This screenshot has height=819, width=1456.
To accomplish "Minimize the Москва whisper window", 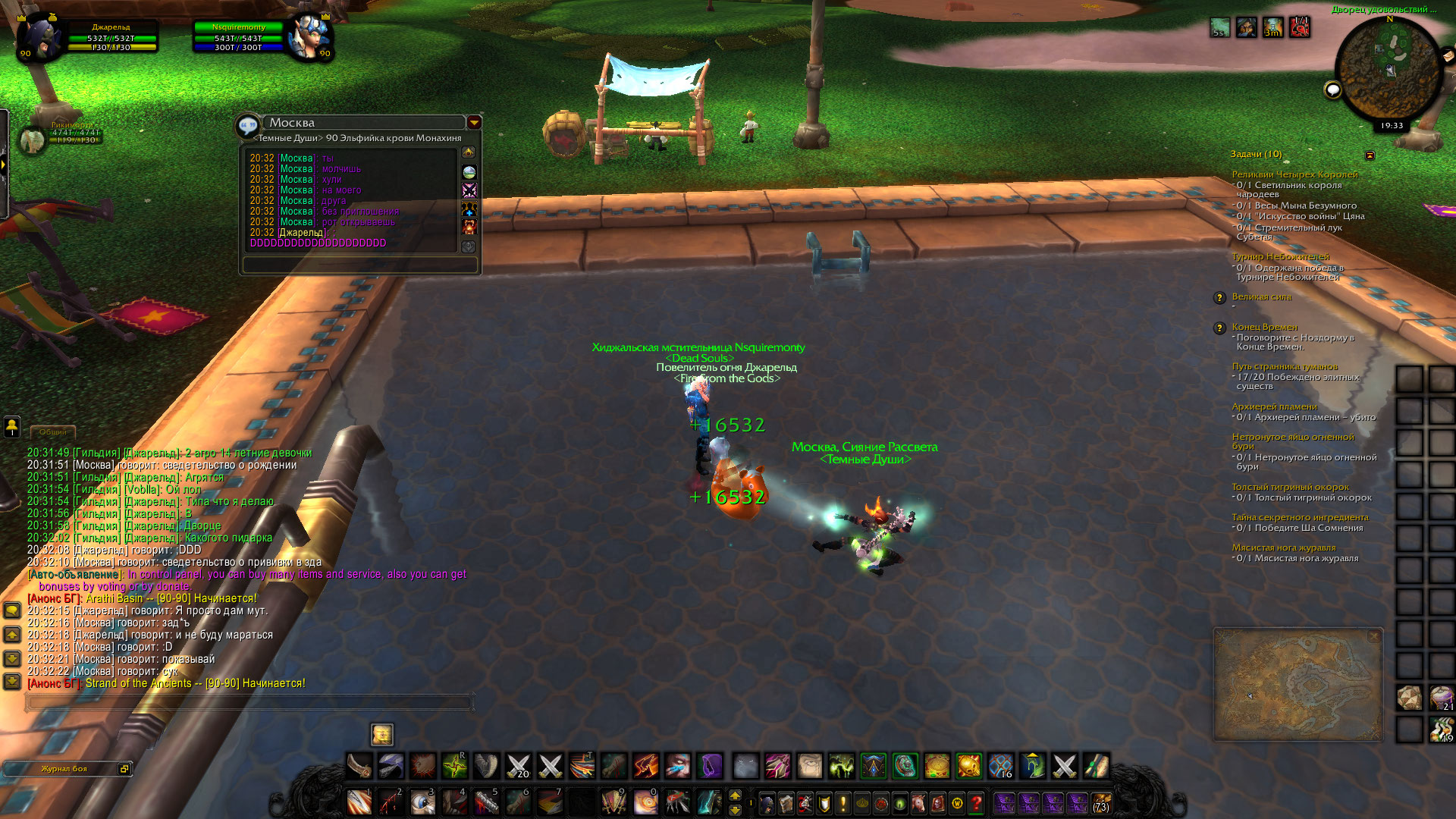I will (474, 122).
